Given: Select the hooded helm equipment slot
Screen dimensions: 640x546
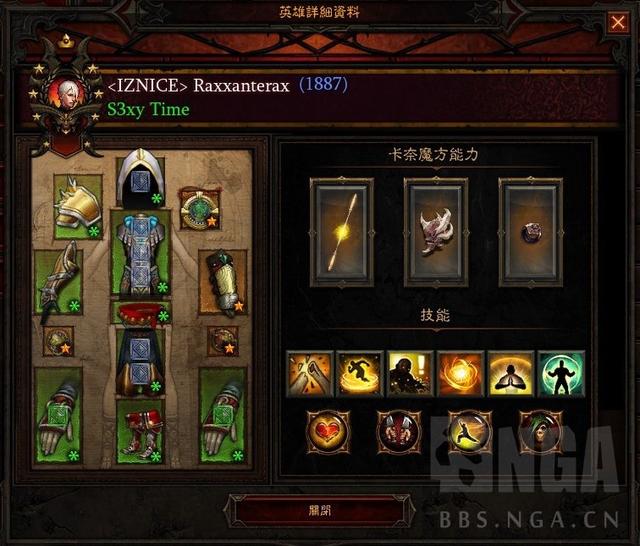Looking at the screenshot, I should coord(140,181).
